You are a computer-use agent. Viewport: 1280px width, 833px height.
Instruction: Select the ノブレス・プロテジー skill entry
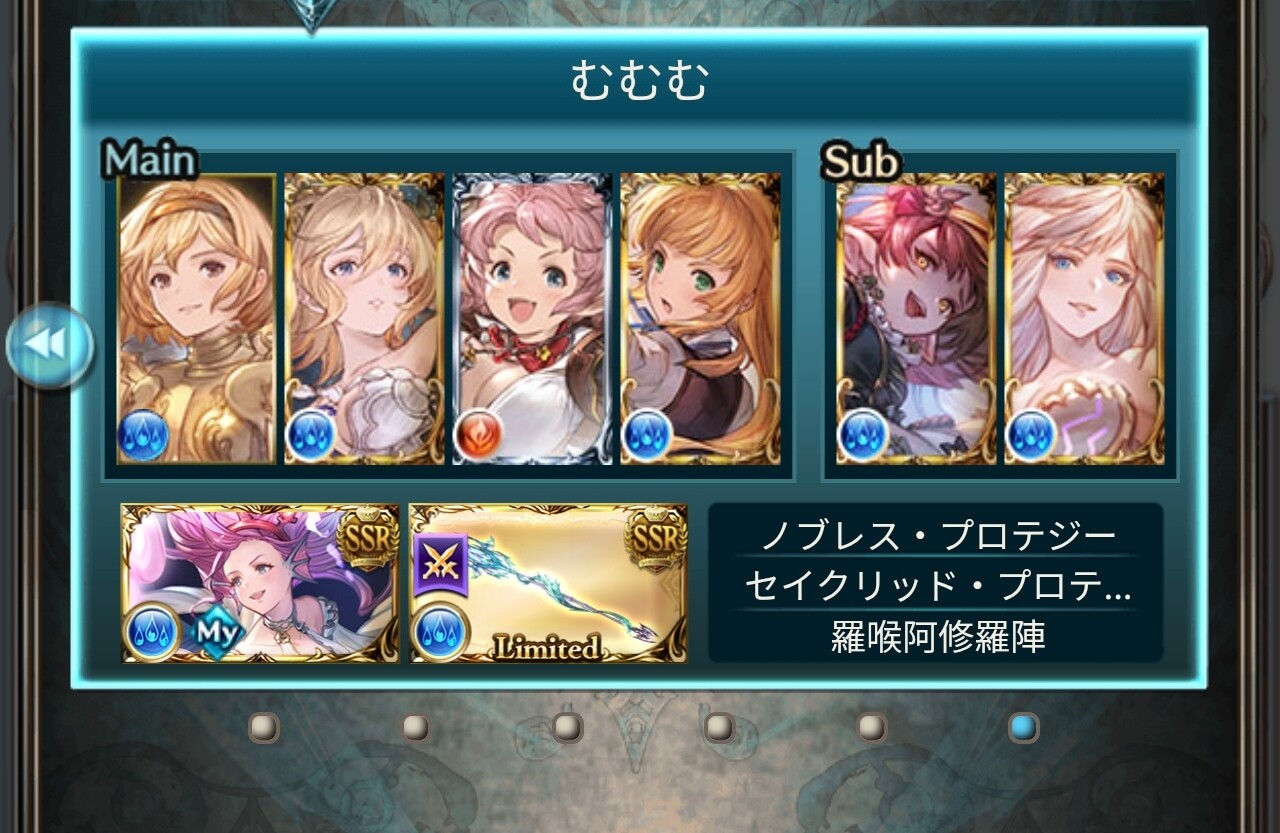937,537
